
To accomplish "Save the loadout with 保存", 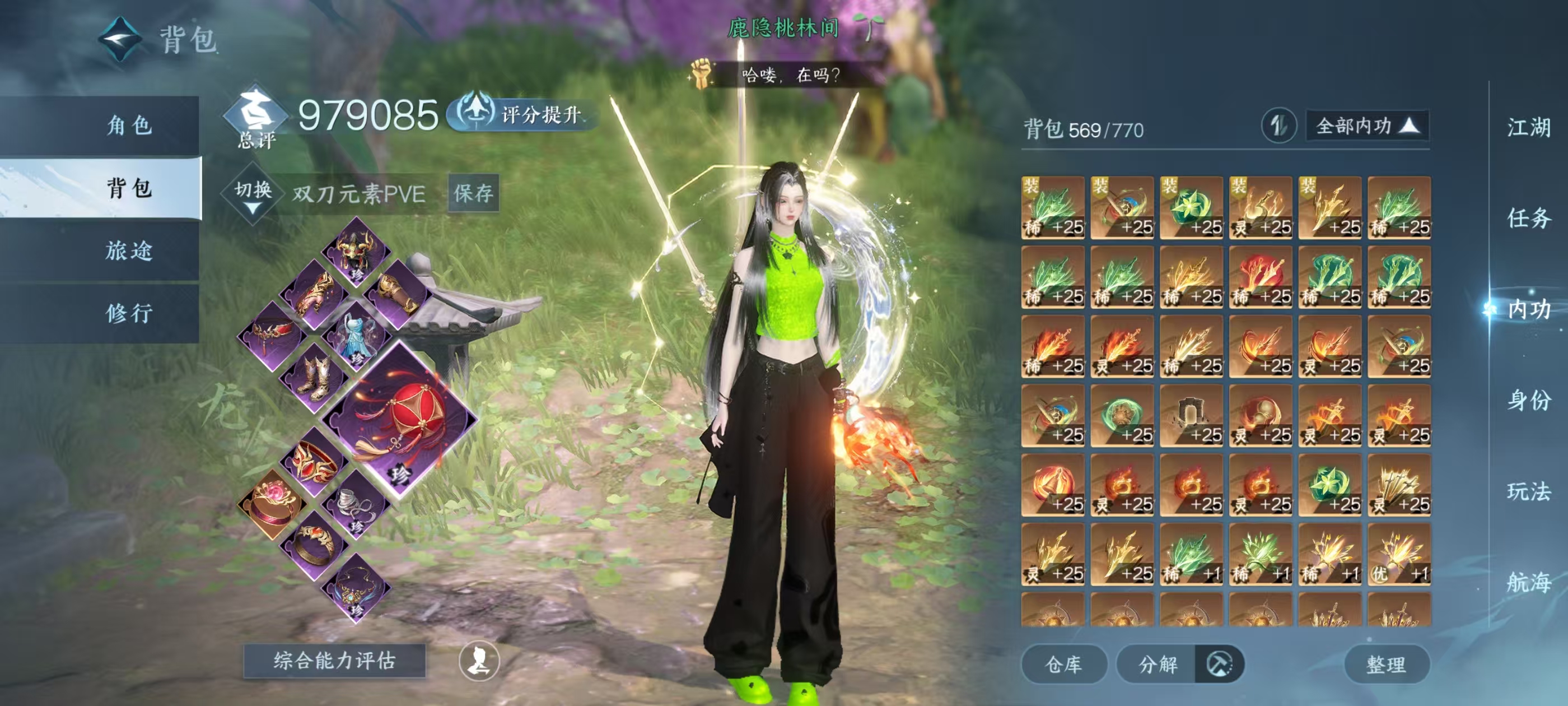I will click(473, 194).
